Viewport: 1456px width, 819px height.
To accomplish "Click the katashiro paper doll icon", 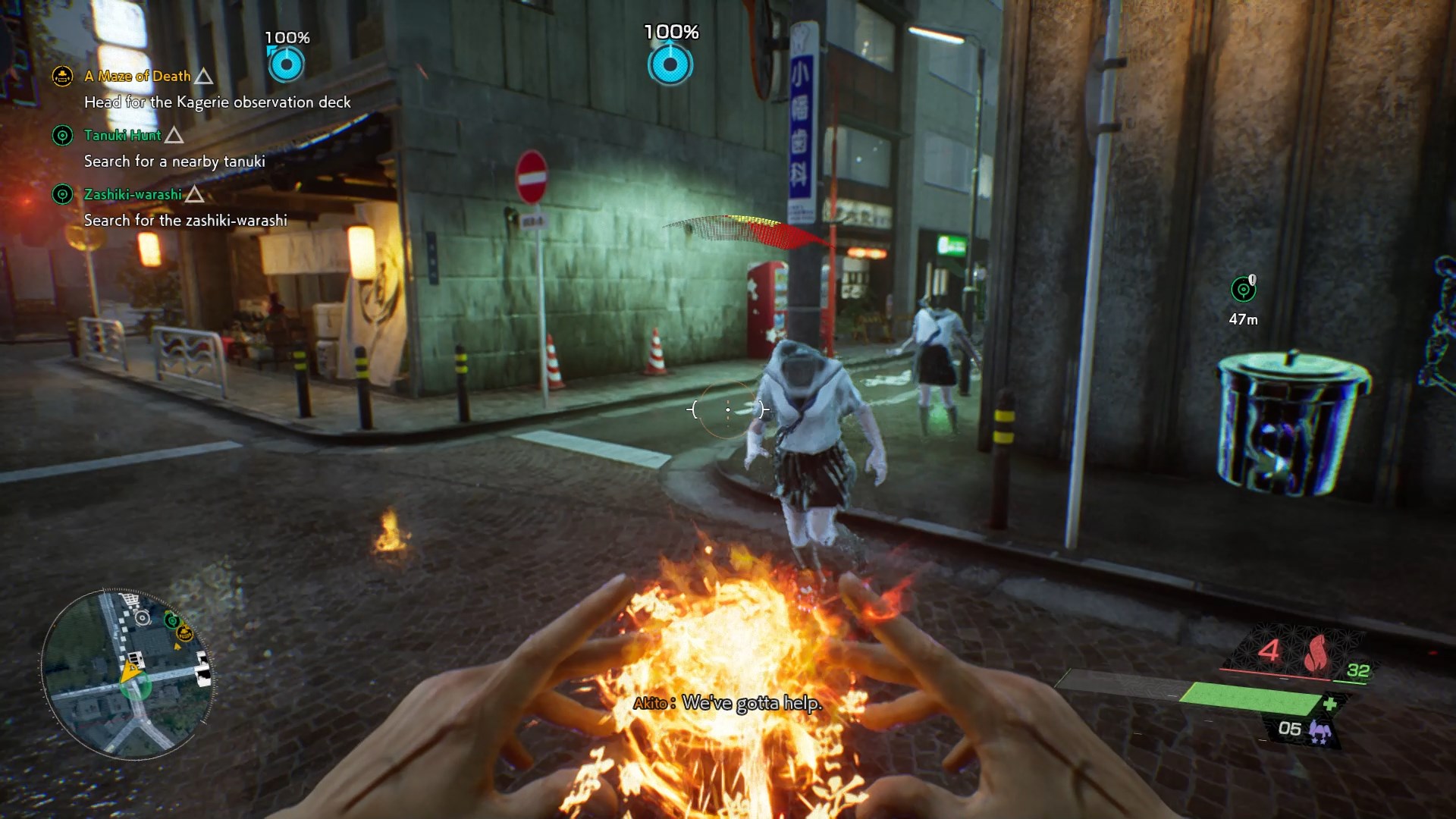I will tap(1320, 731).
